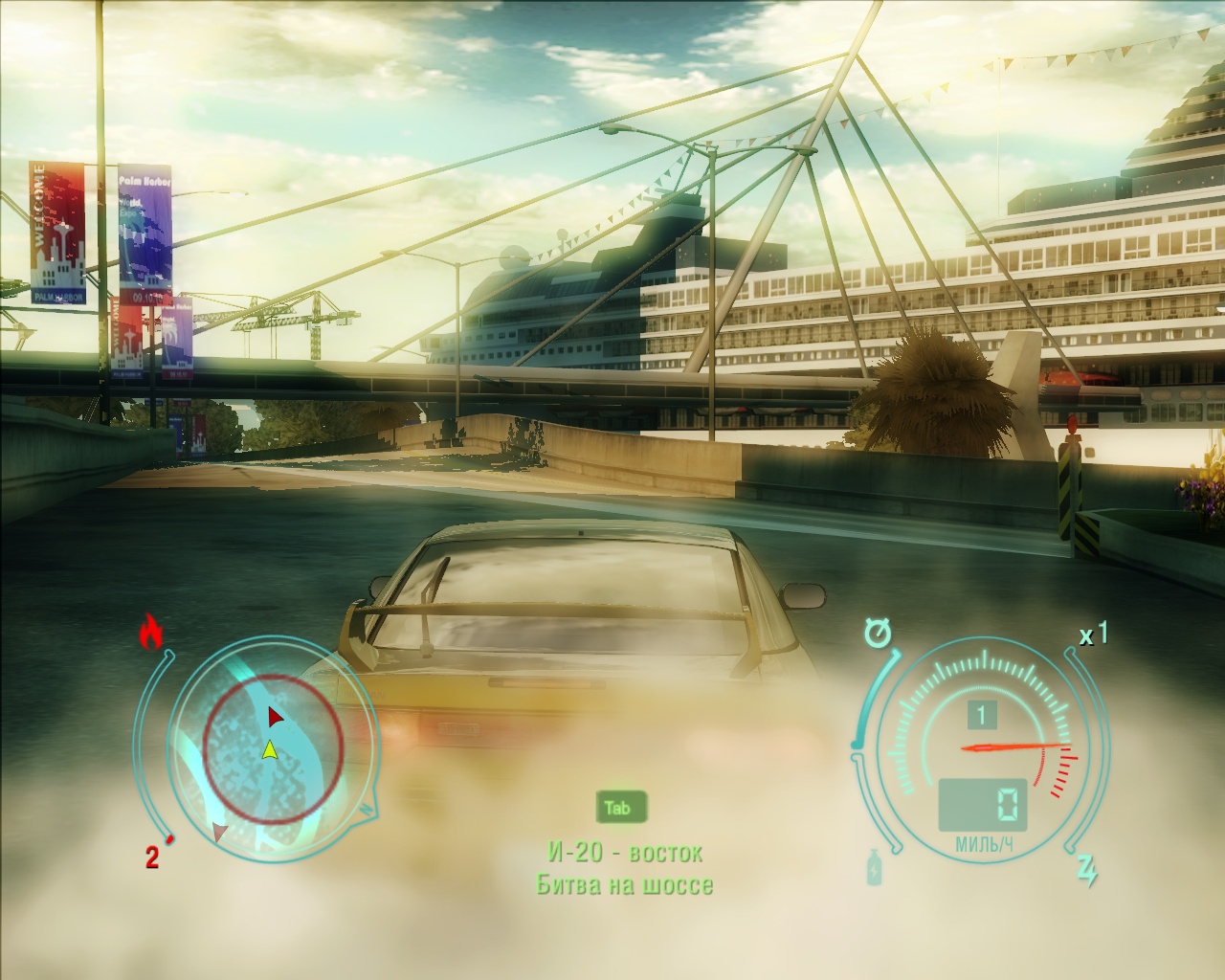The height and width of the screenshot is (980, 1225).
Task: Select the red flame heat icon
Action: click(150, 632)
